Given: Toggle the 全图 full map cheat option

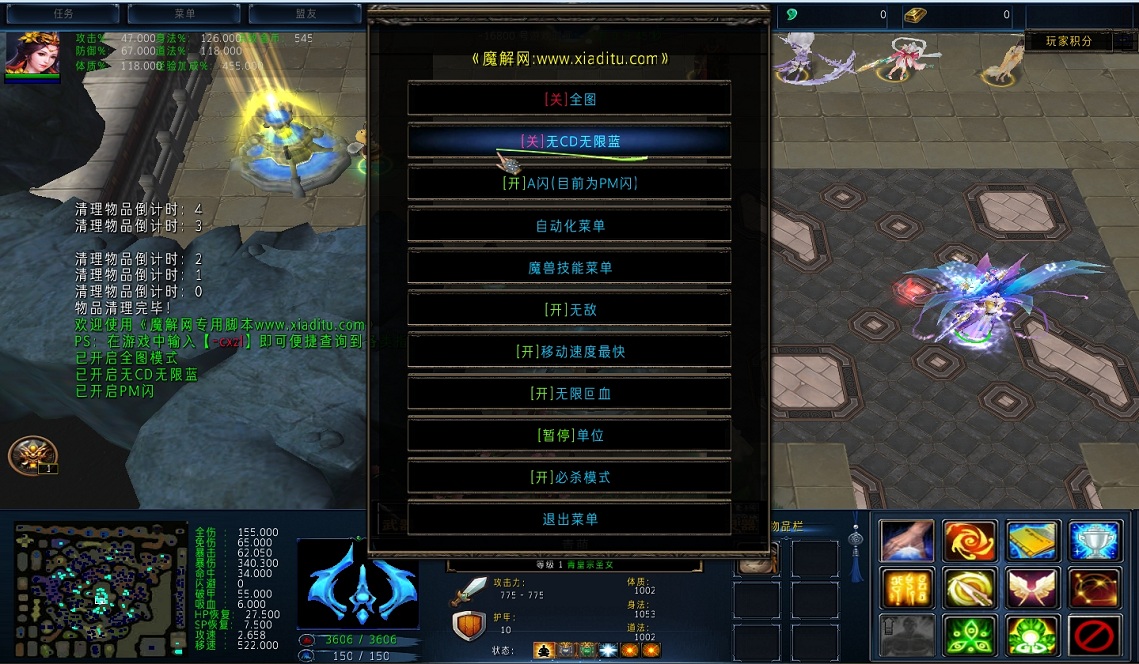Looking at the screenshot, I should pyautogui.click(x=569, y=99).
